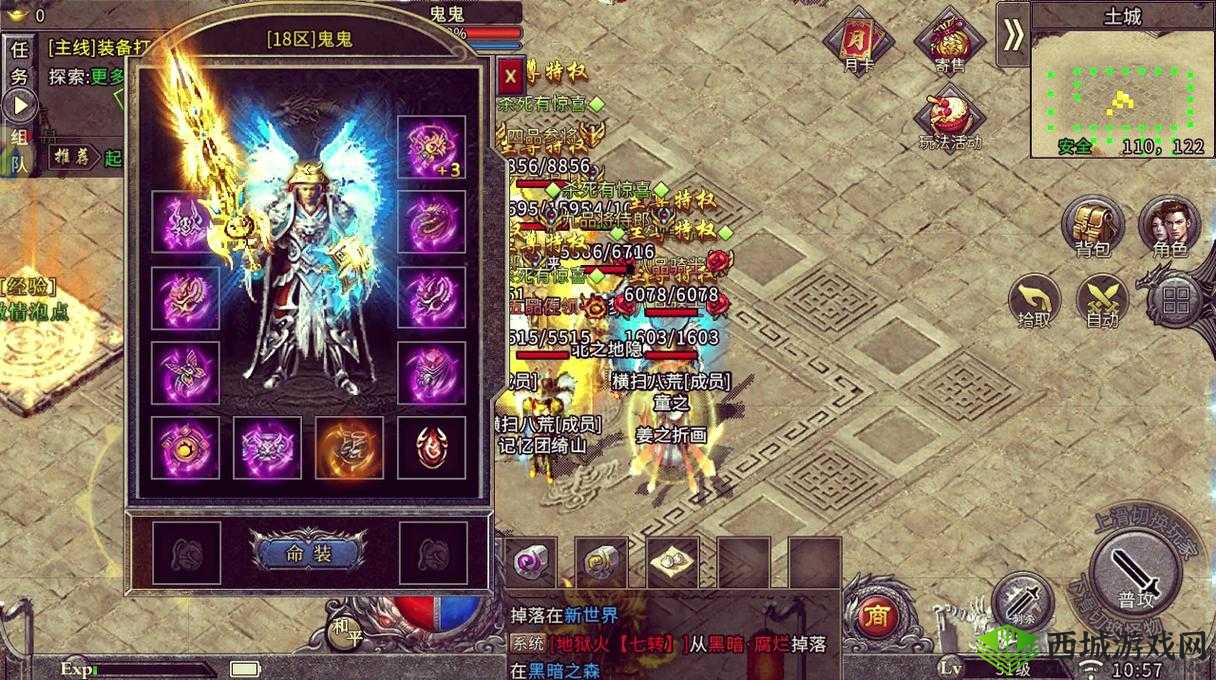
Task: Switch the 和平 peace attack mode
Action: click(x=345, y=630)
